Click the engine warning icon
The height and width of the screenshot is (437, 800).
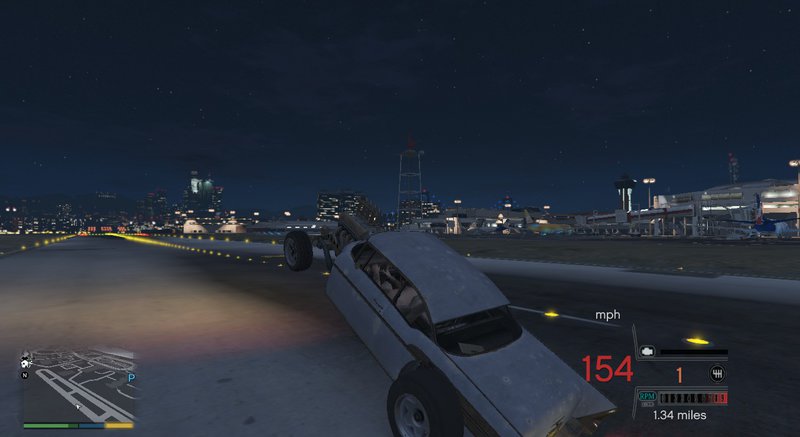(x=648, y=353)
